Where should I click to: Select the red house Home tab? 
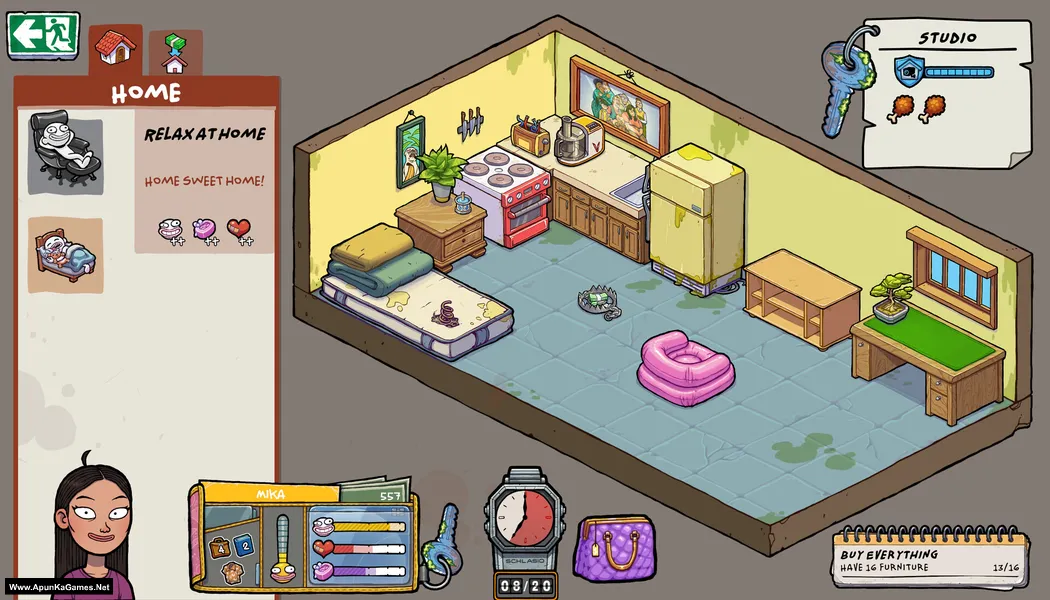pos(116,48)
